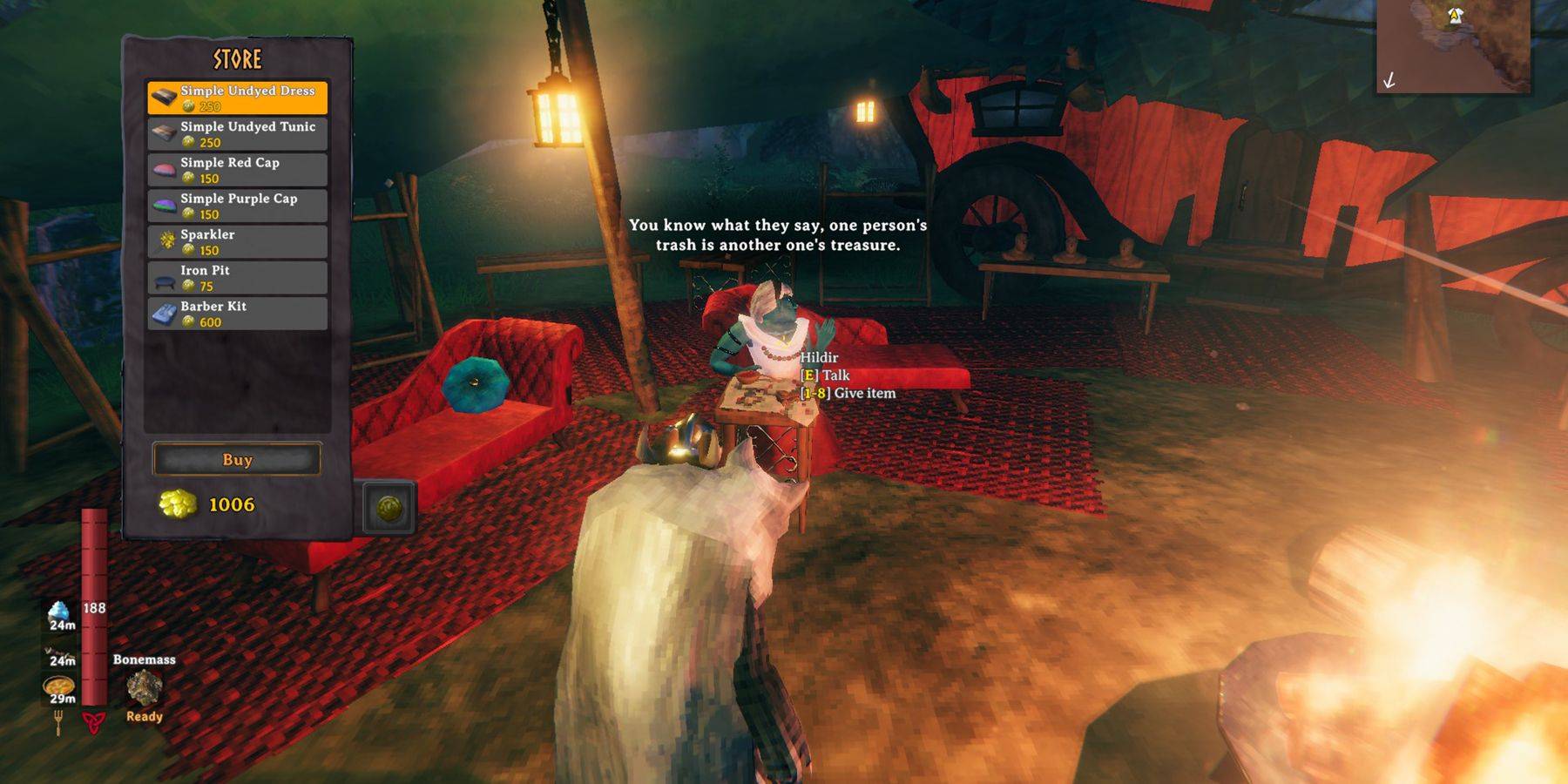Select Simple Undyed Dress in store

click(237, 98)
